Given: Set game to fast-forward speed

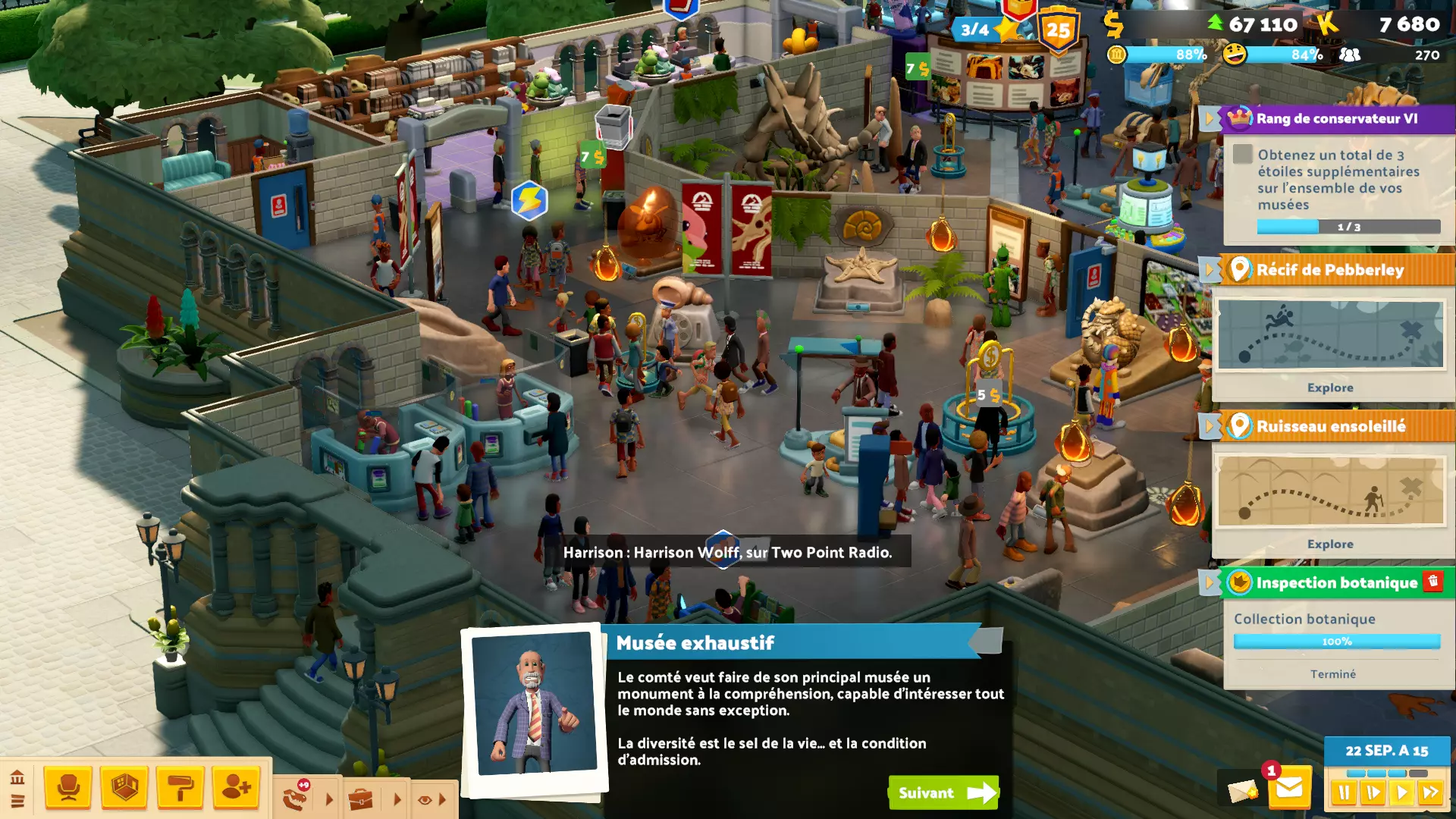Looking at the screenshot, I should 1431,793.
